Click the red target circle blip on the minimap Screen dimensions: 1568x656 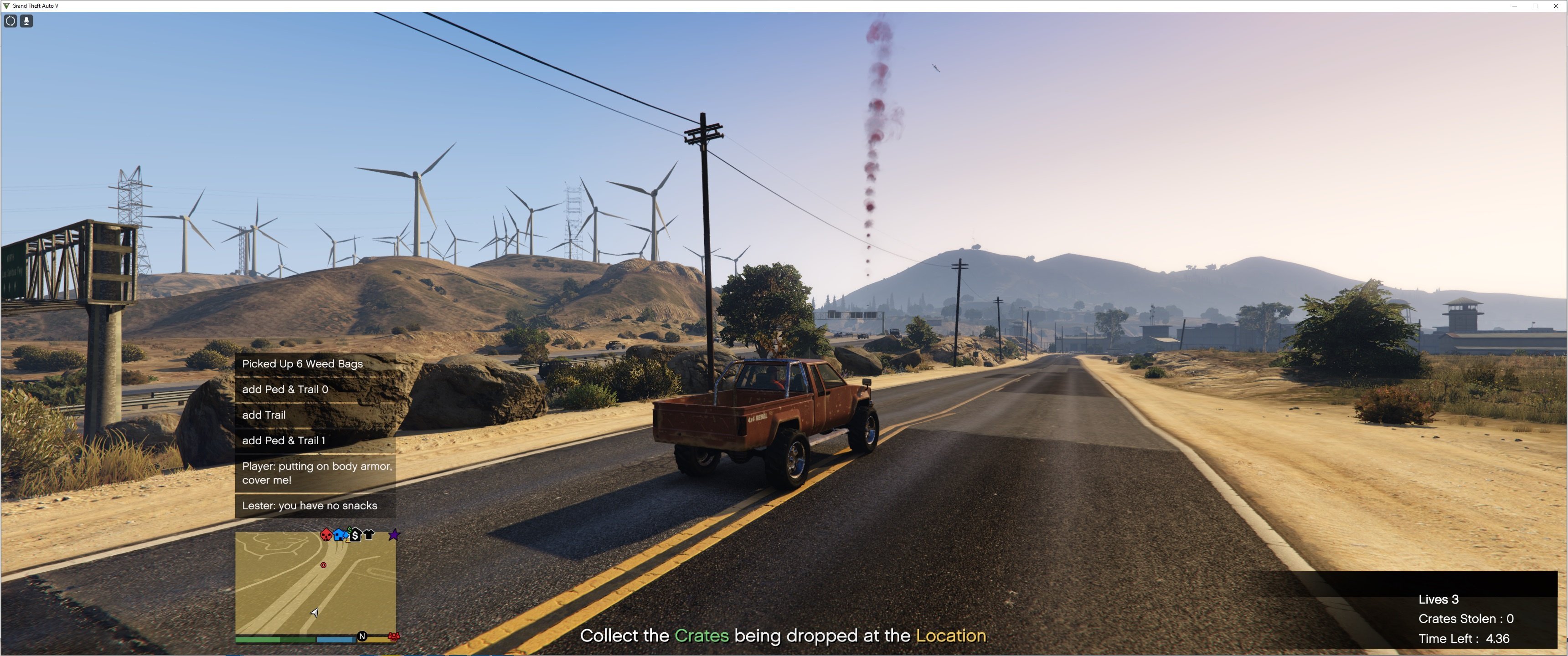click(x=323, y=565)
